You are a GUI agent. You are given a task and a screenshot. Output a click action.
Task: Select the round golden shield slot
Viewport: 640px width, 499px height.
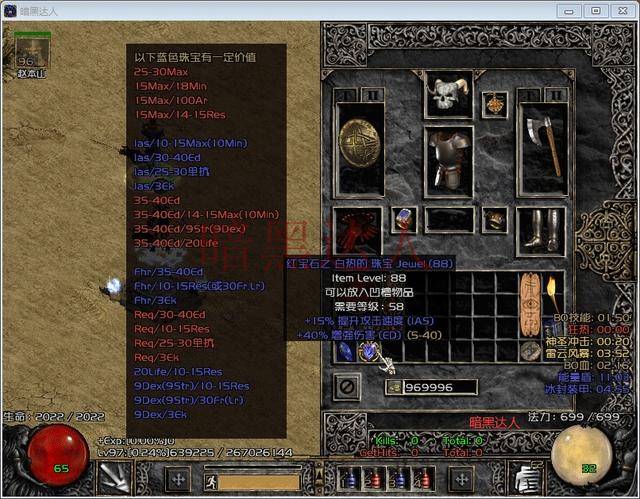pyautogui.click(x=359, y=149)
